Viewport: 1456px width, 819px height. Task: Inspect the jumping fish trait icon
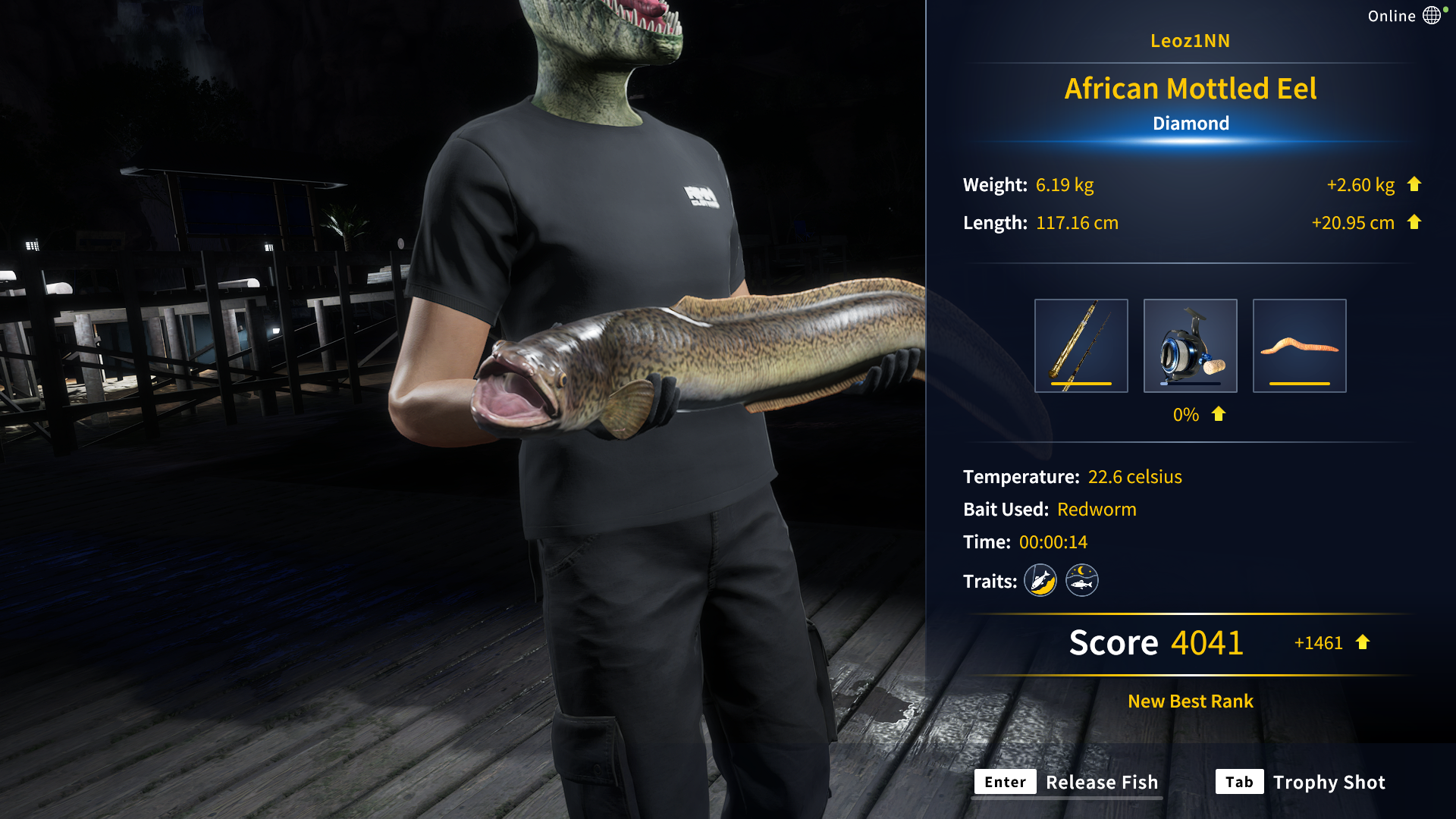point(1040,581)
